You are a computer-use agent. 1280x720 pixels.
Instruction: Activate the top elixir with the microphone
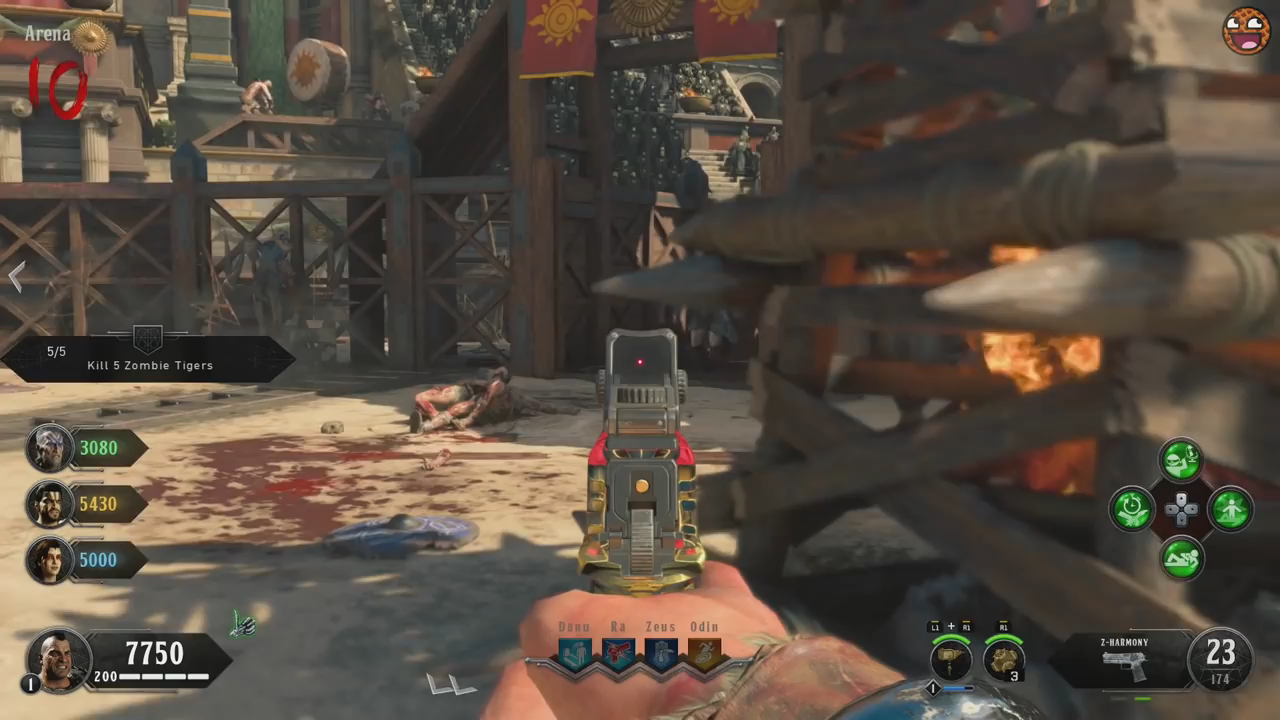coord(1181,461)
